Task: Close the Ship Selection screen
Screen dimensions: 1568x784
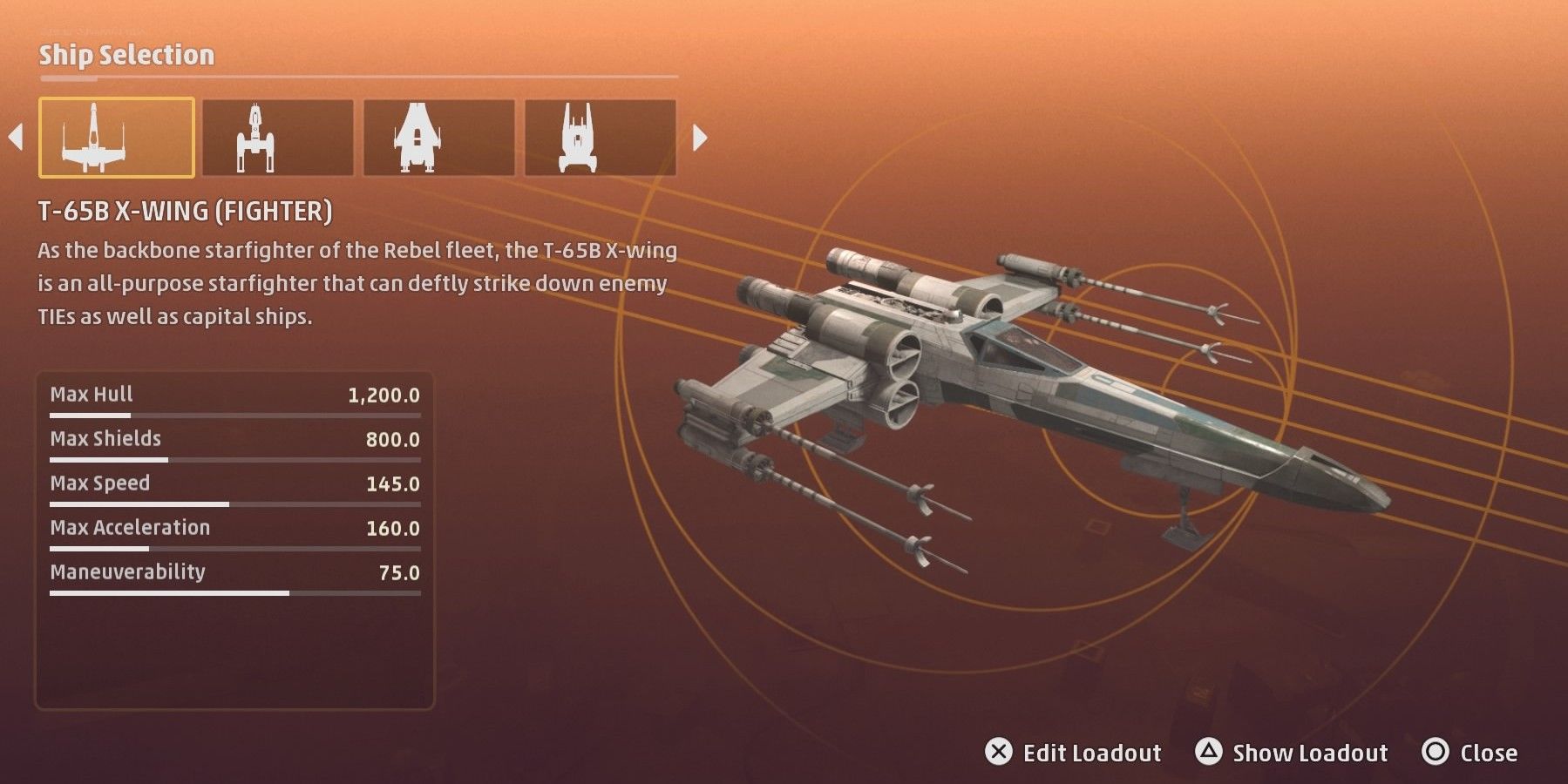Action: tap(1492, 752)
